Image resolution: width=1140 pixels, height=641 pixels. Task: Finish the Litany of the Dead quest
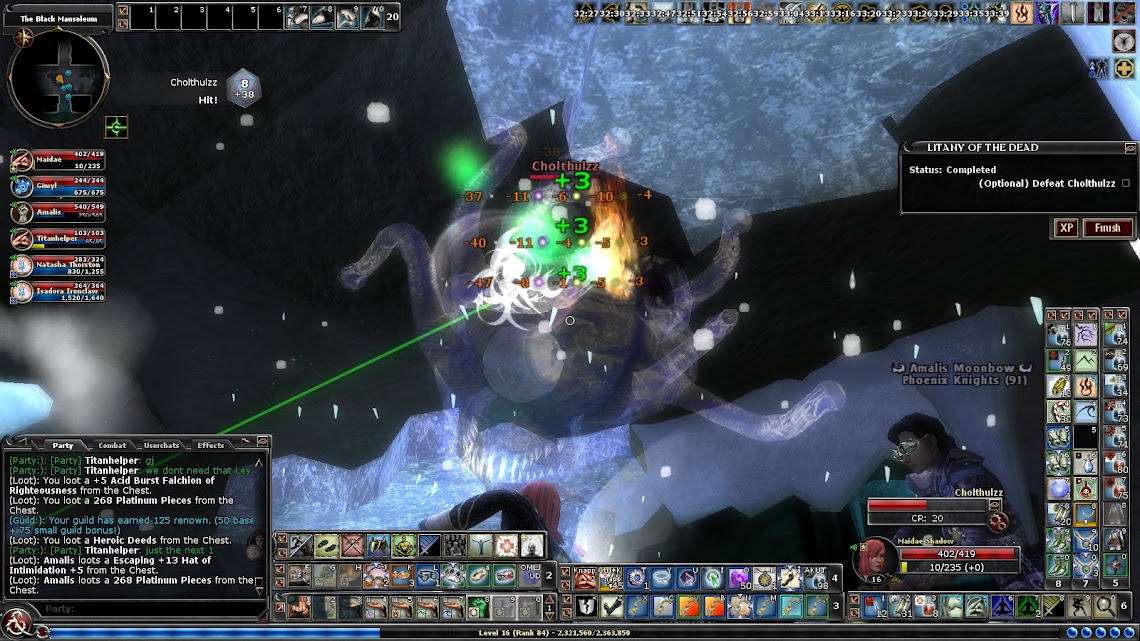(x=1107, y=228)
